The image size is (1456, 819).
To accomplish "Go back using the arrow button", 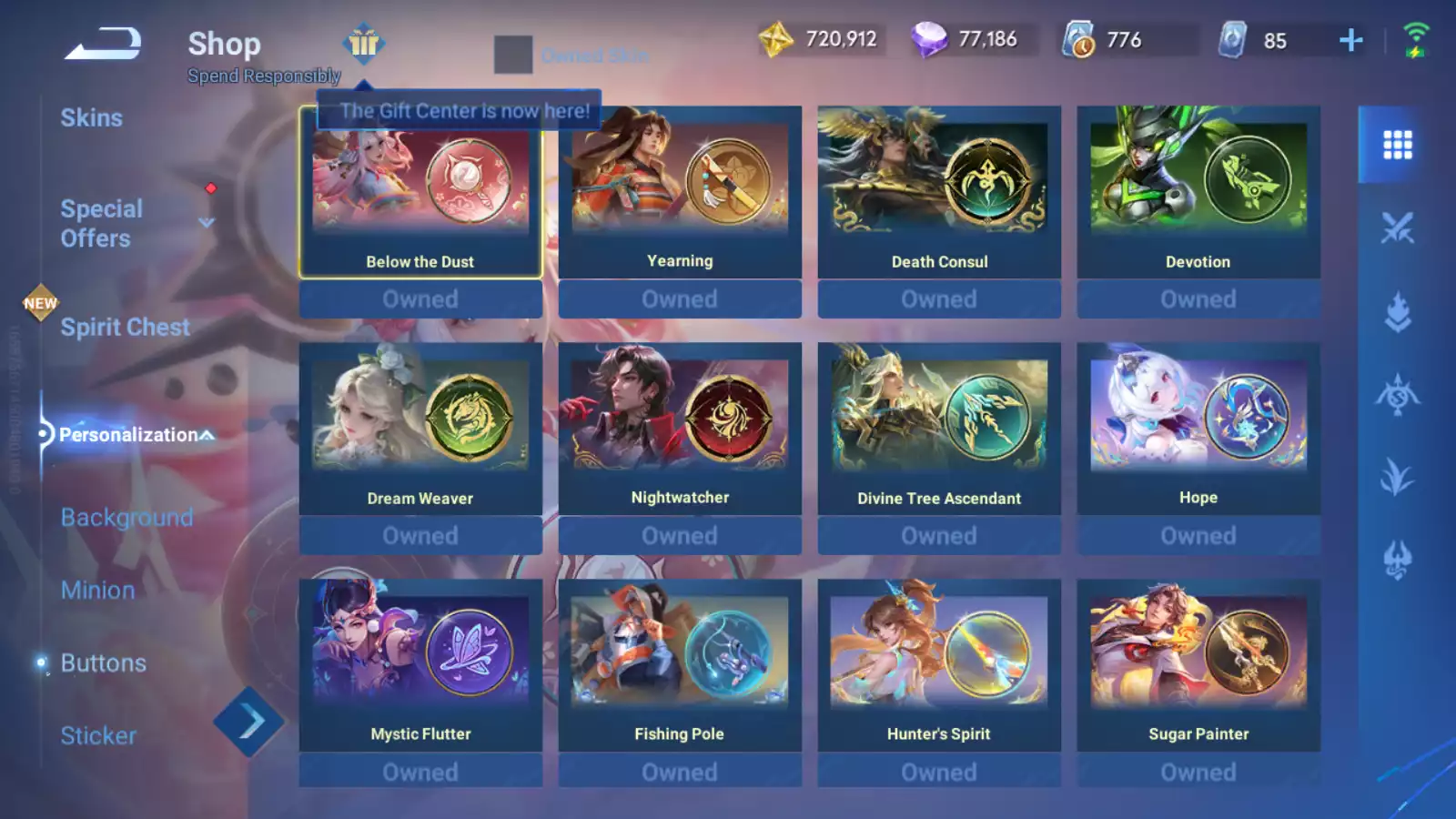I will coord(103,44).
